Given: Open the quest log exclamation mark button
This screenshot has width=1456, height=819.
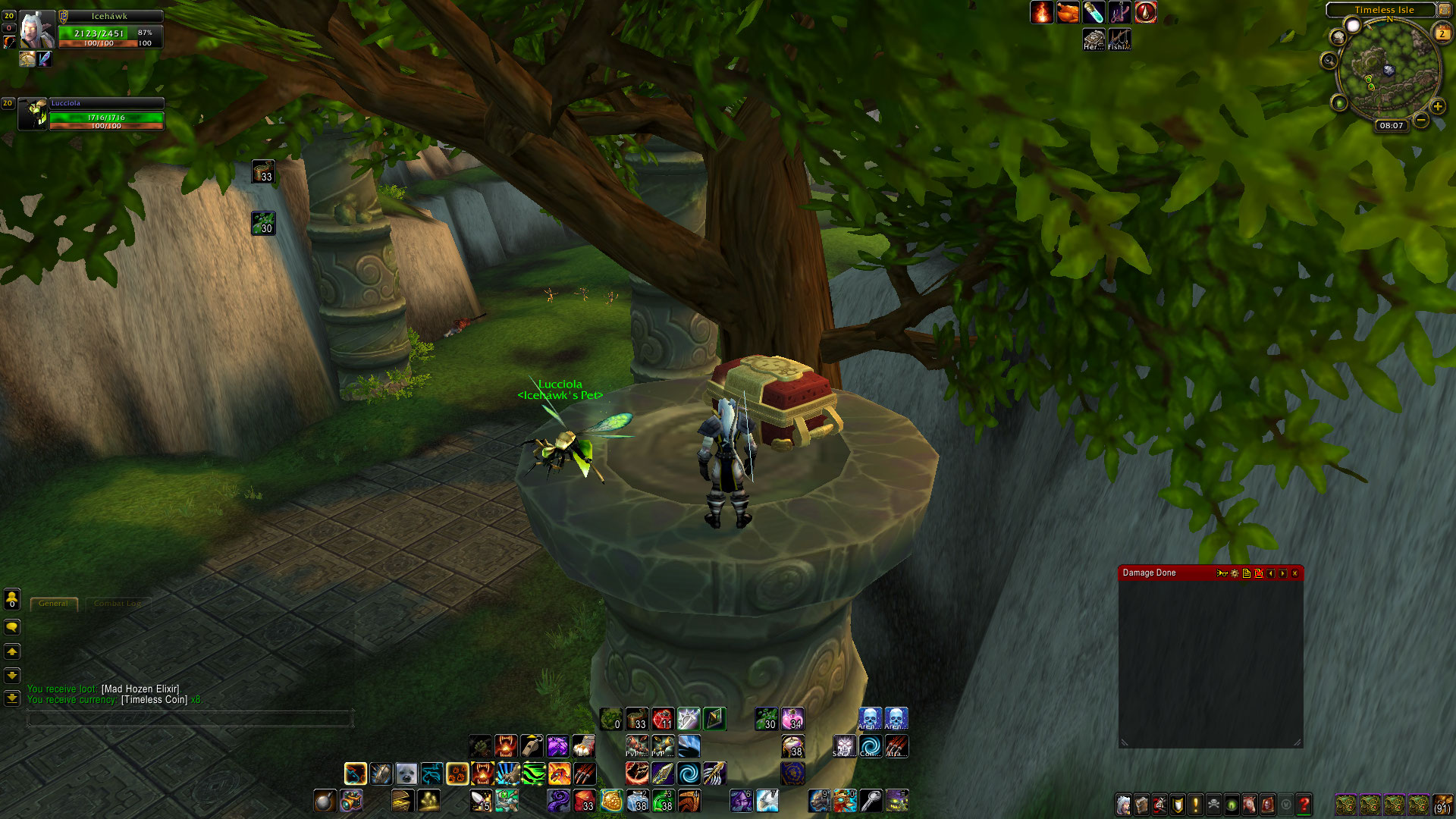Looking at the screenshot, I should [1196, 804].
